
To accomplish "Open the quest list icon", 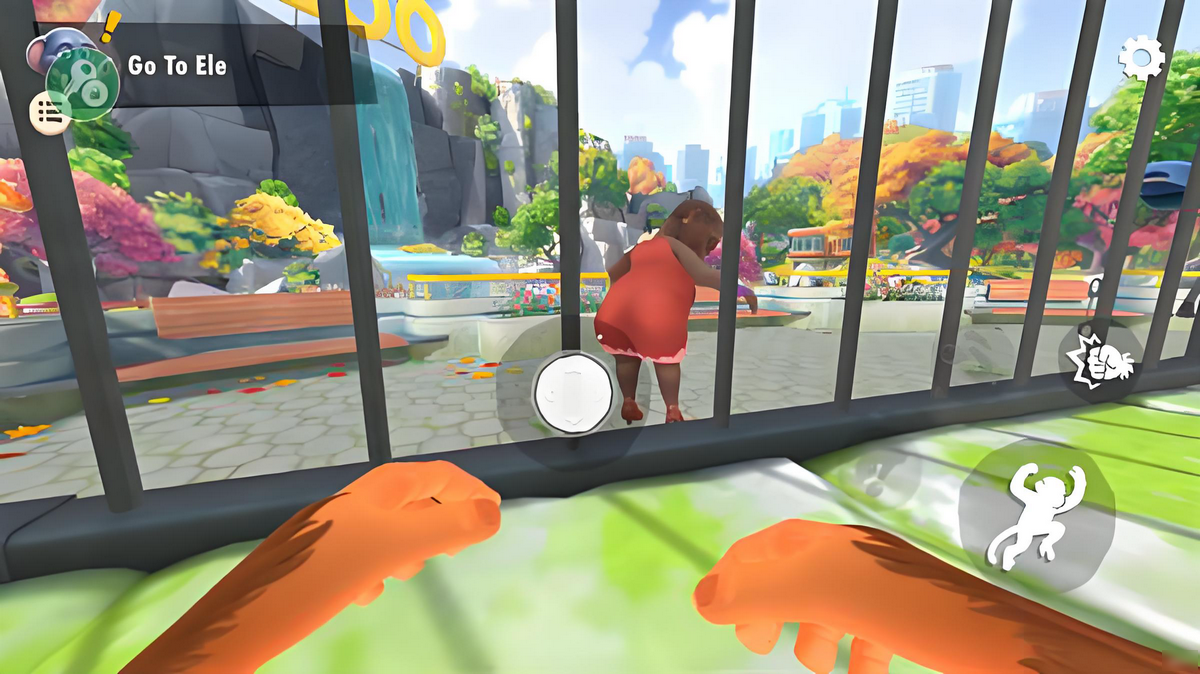I will coord(49,113).
